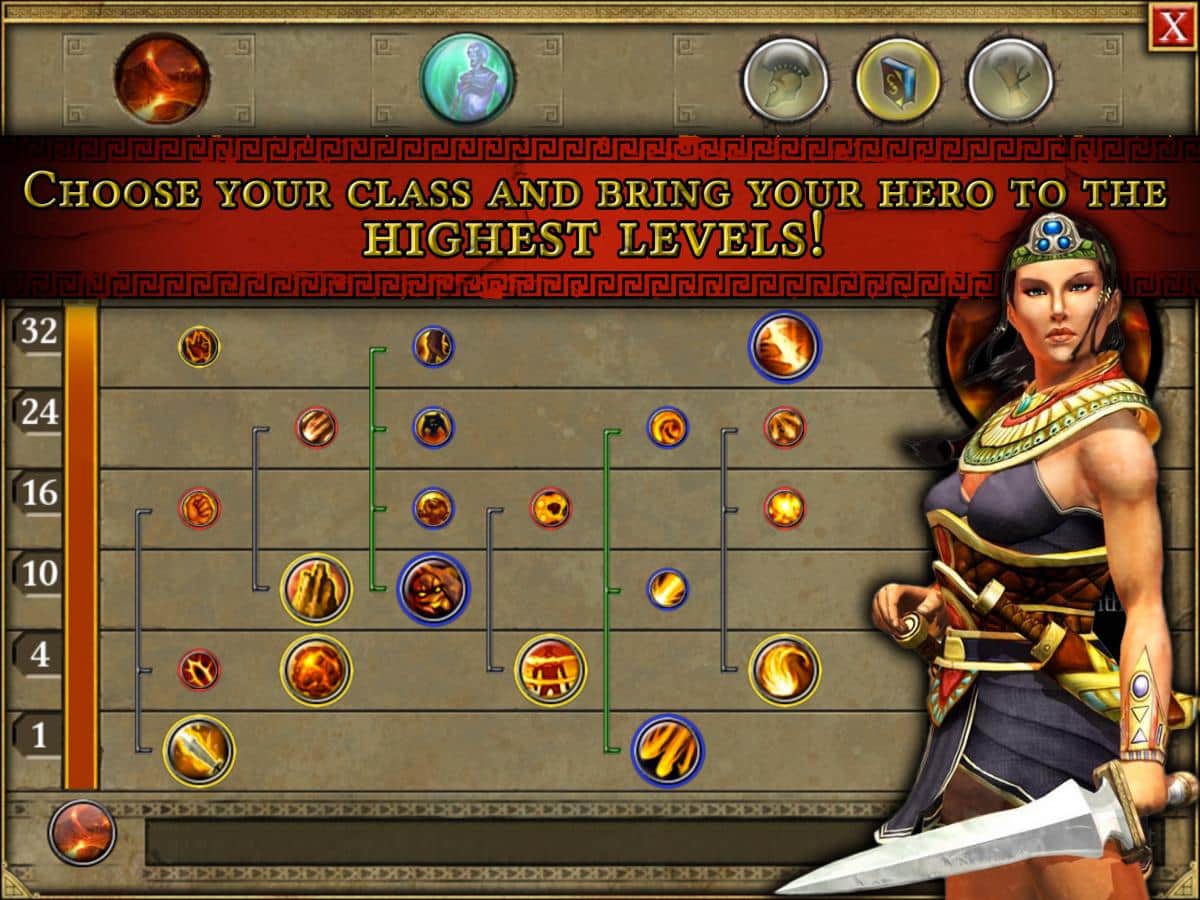Pick the blue-ringed flame streaks skill at level 1

667,750
